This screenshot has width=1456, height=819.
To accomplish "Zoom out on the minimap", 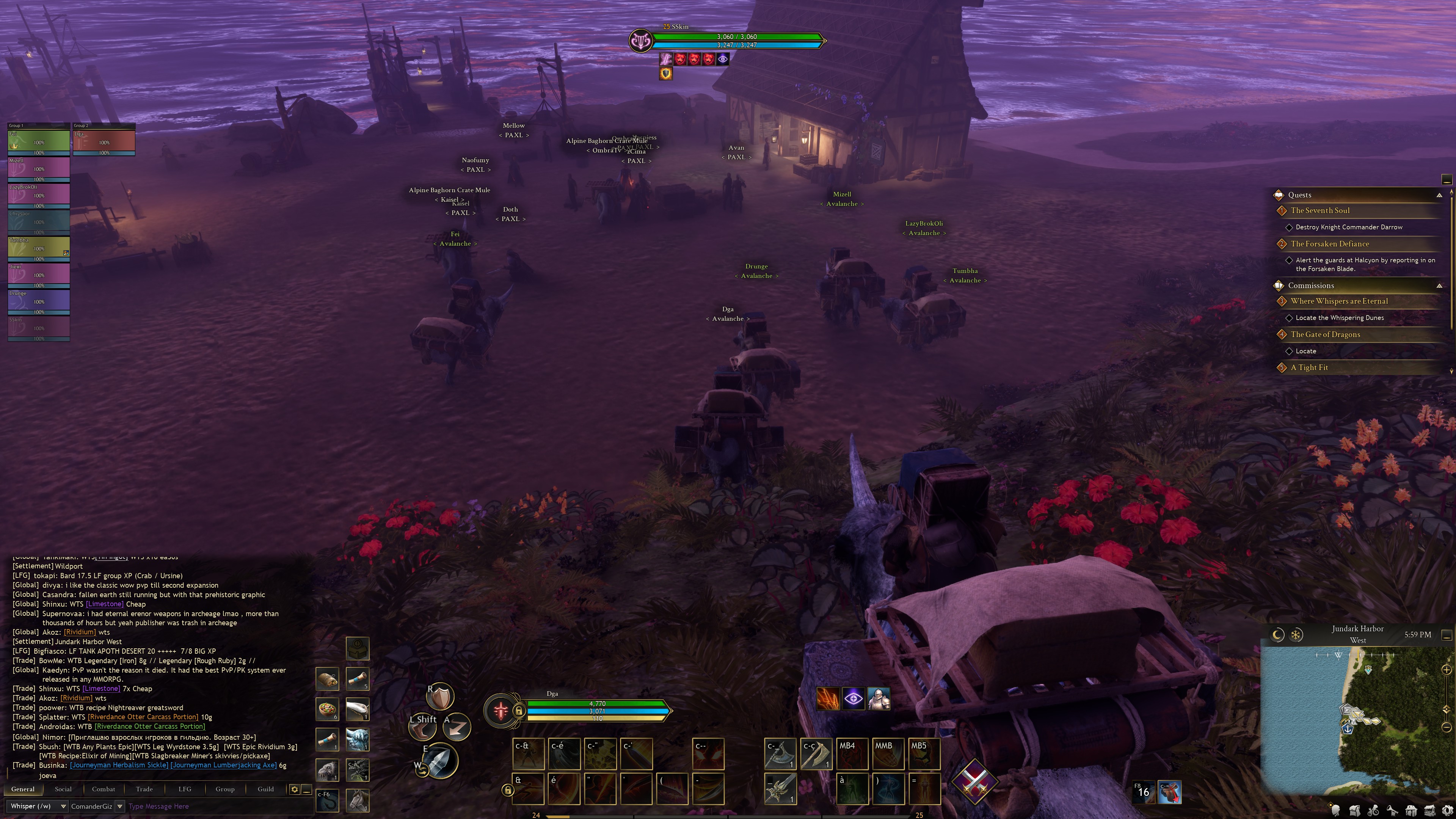I will tap(1447, 727).
